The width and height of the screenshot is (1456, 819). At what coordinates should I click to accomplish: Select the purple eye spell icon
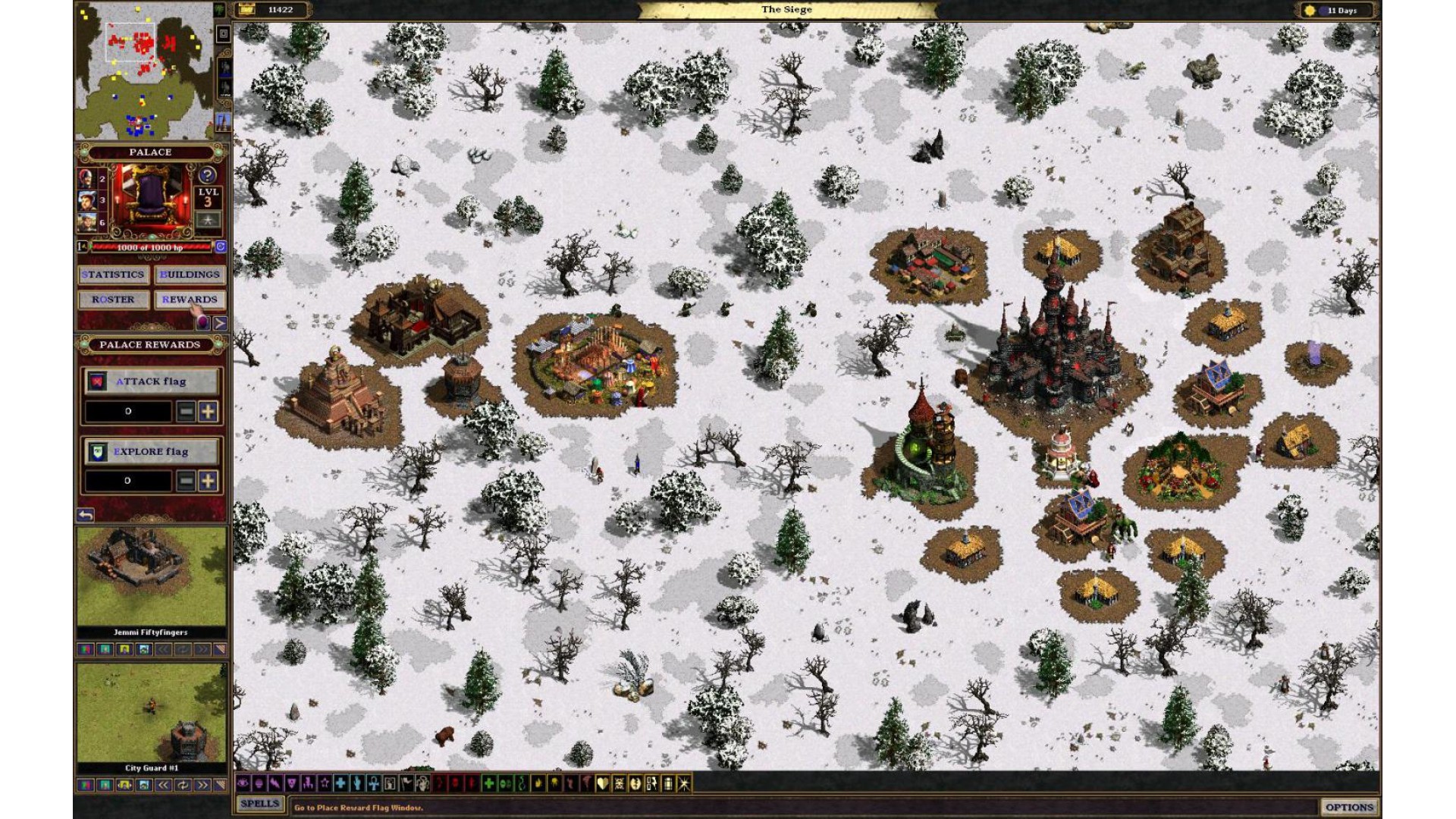243,784
